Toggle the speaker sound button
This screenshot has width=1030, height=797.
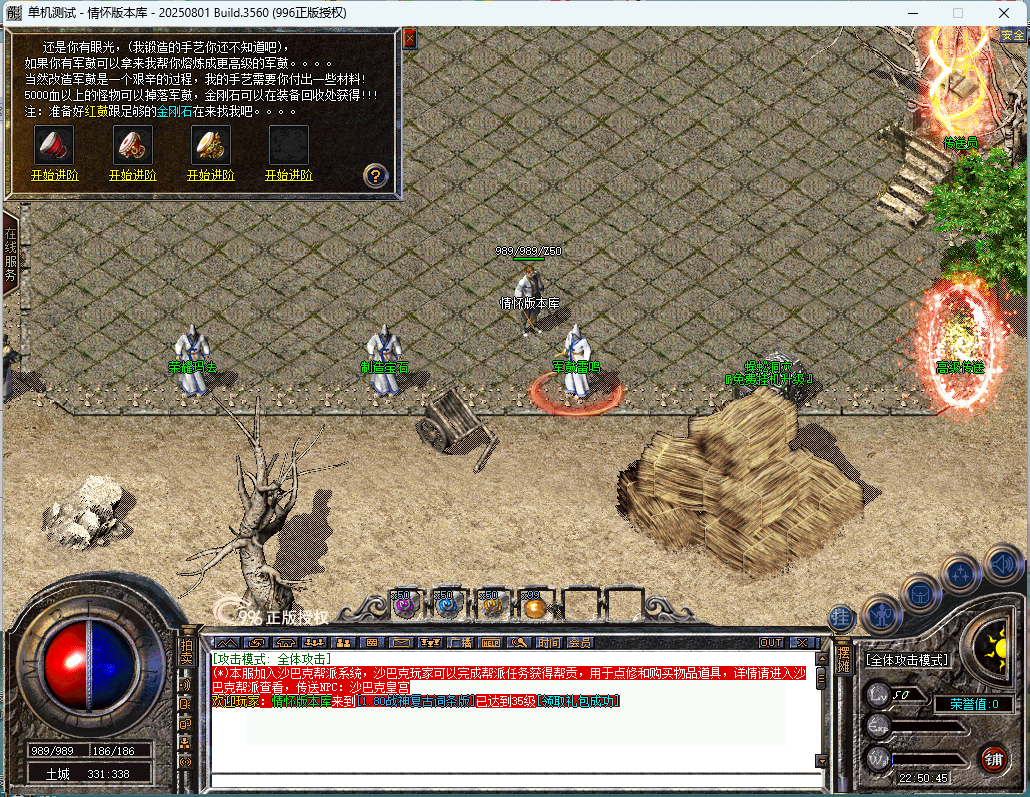1002,564
